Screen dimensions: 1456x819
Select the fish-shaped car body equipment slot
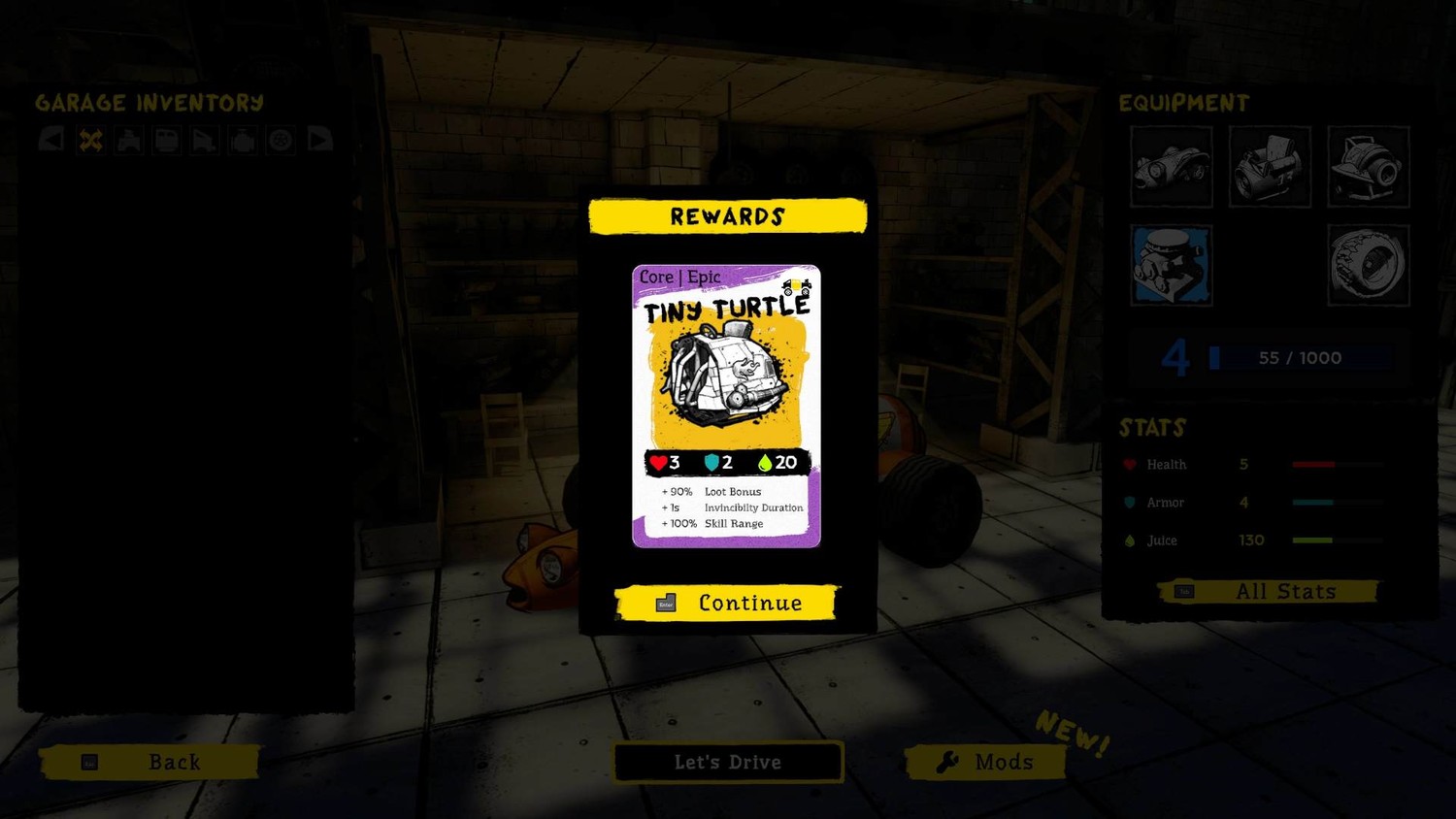click(1171, 167)
